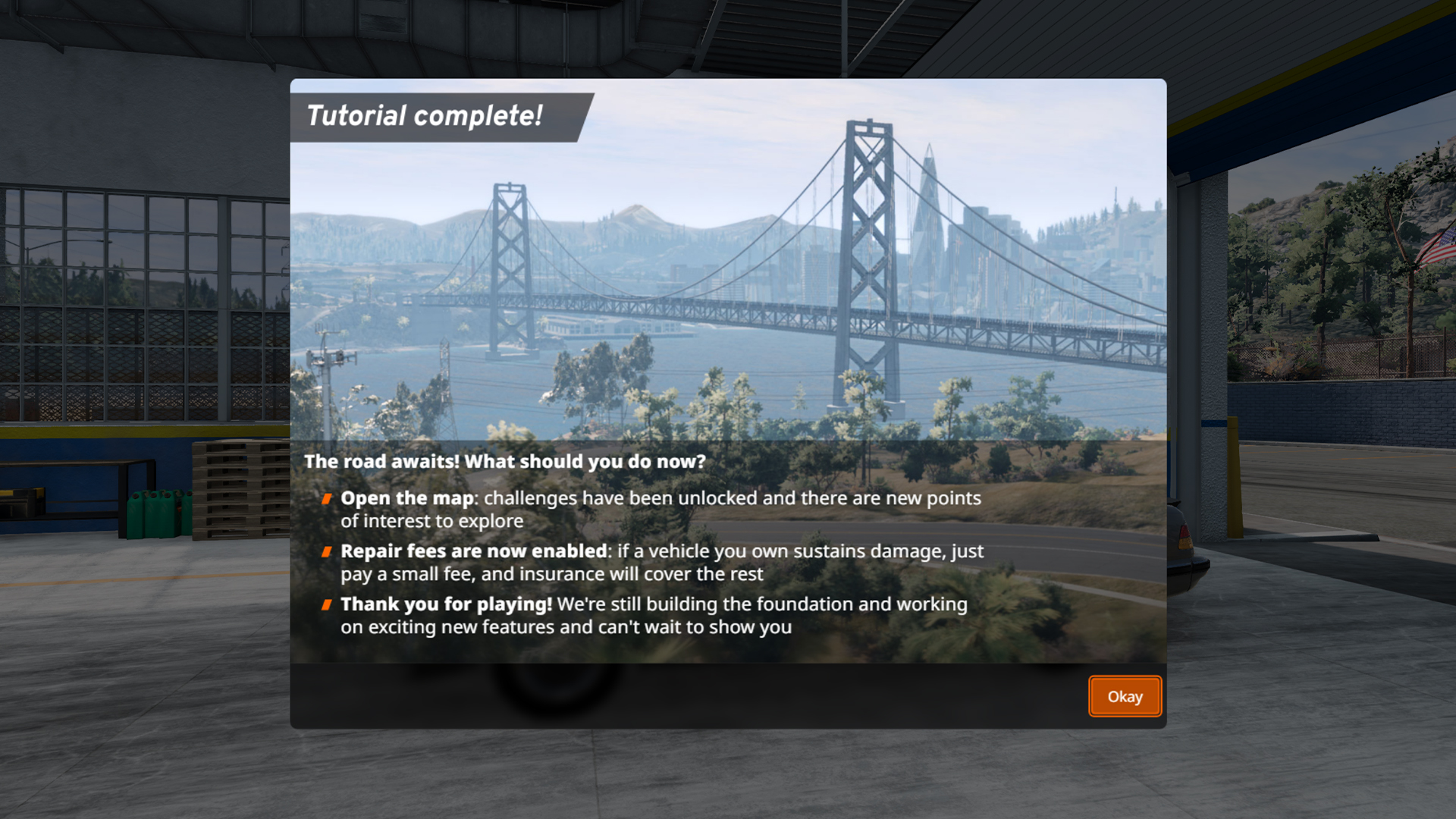Click the Okay button
Image resolution: width=1456 pixels, height=819 pixels.
1125,696
